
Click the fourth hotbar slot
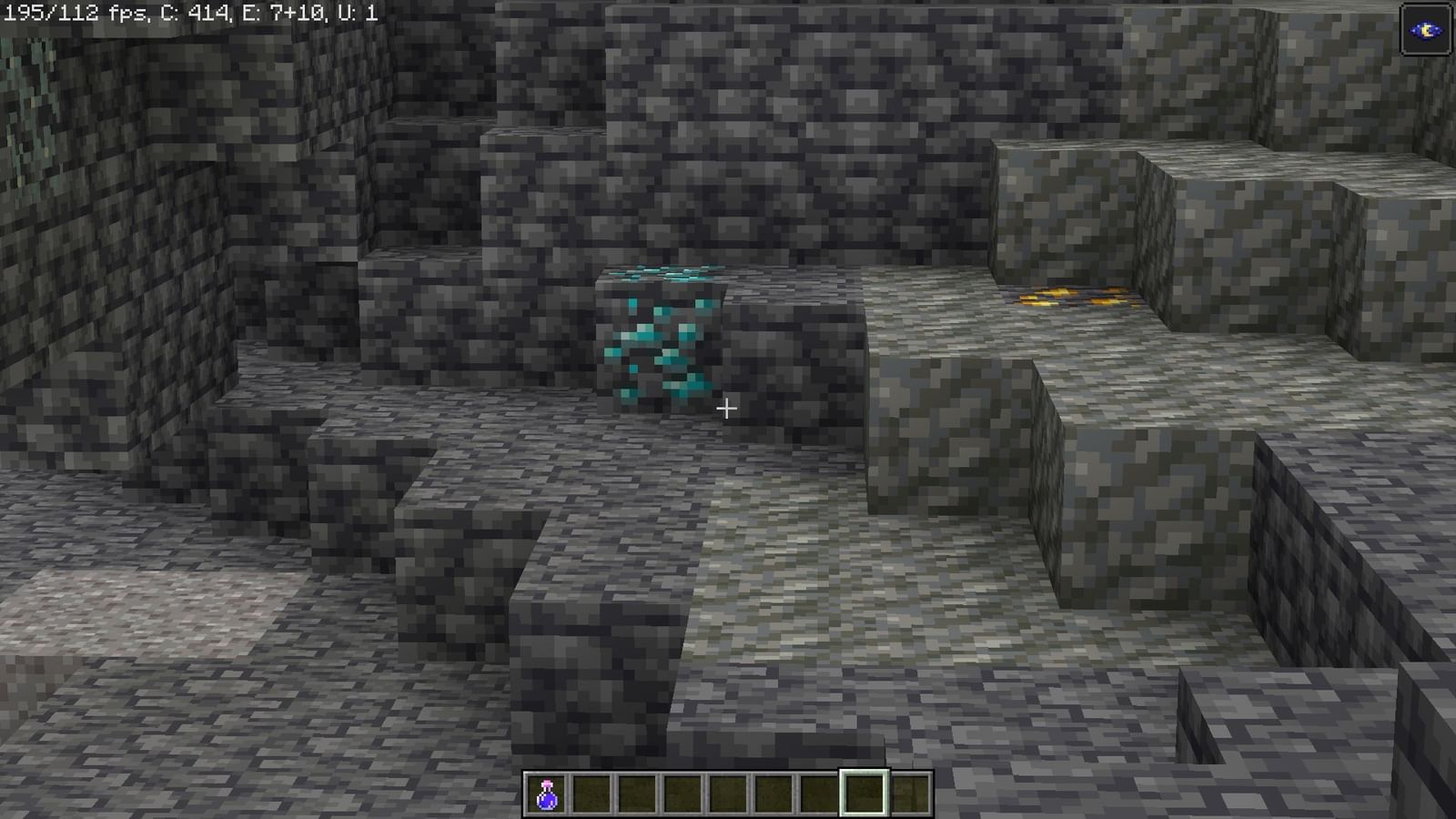tap(681, 792)
